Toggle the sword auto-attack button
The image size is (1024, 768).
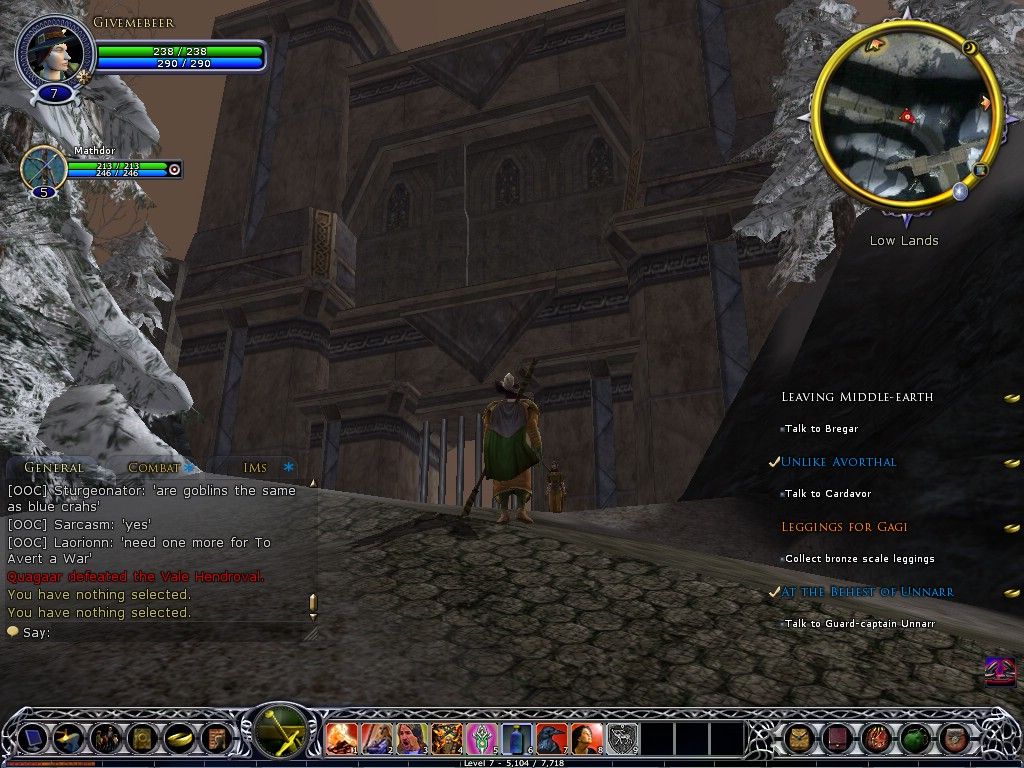pyautogui.click(x=281, y=731)
